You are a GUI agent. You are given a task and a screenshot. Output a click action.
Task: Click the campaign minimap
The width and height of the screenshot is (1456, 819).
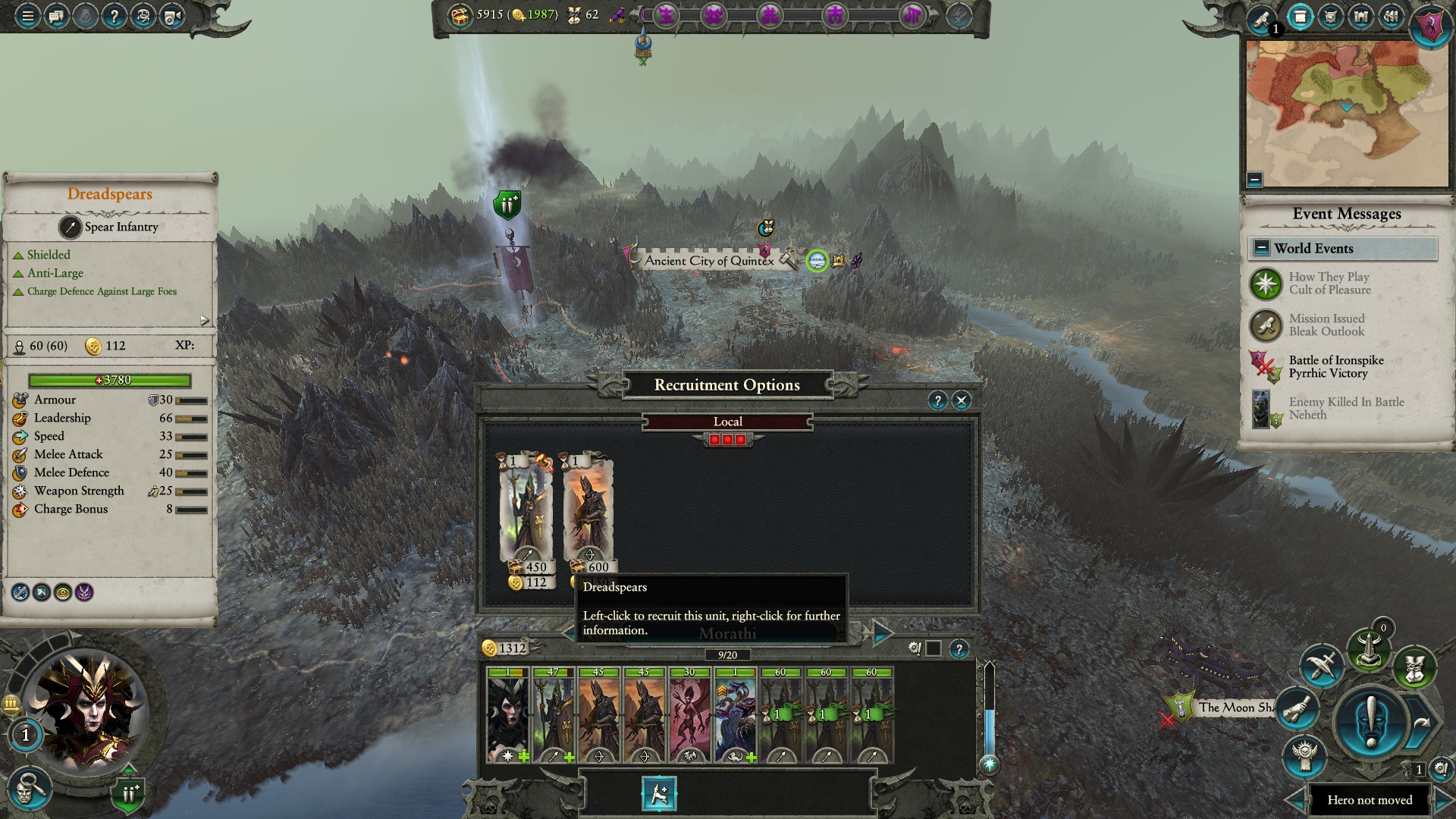click(1347, 114)
